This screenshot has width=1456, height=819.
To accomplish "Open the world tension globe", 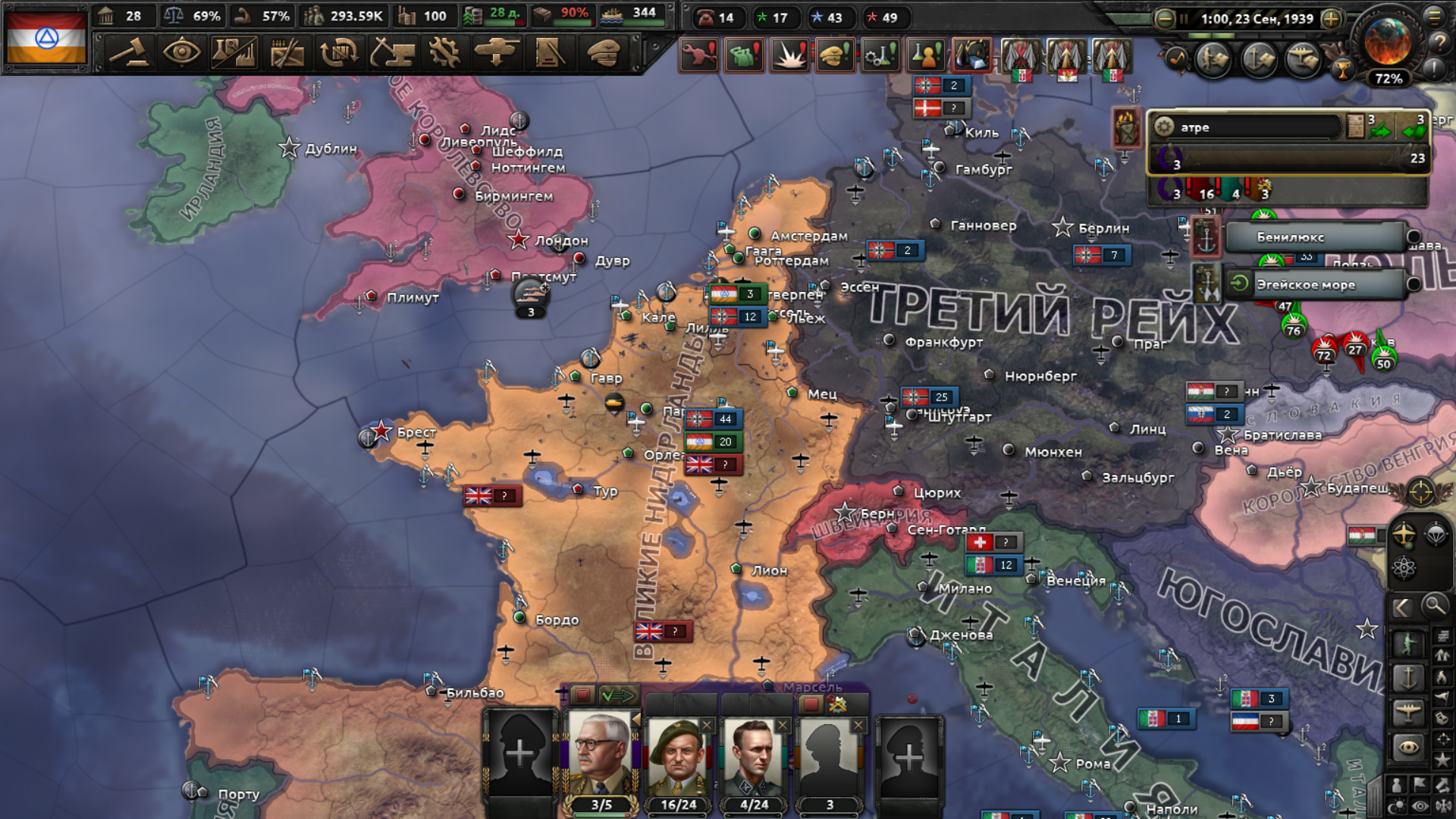I will (1388, 42).
